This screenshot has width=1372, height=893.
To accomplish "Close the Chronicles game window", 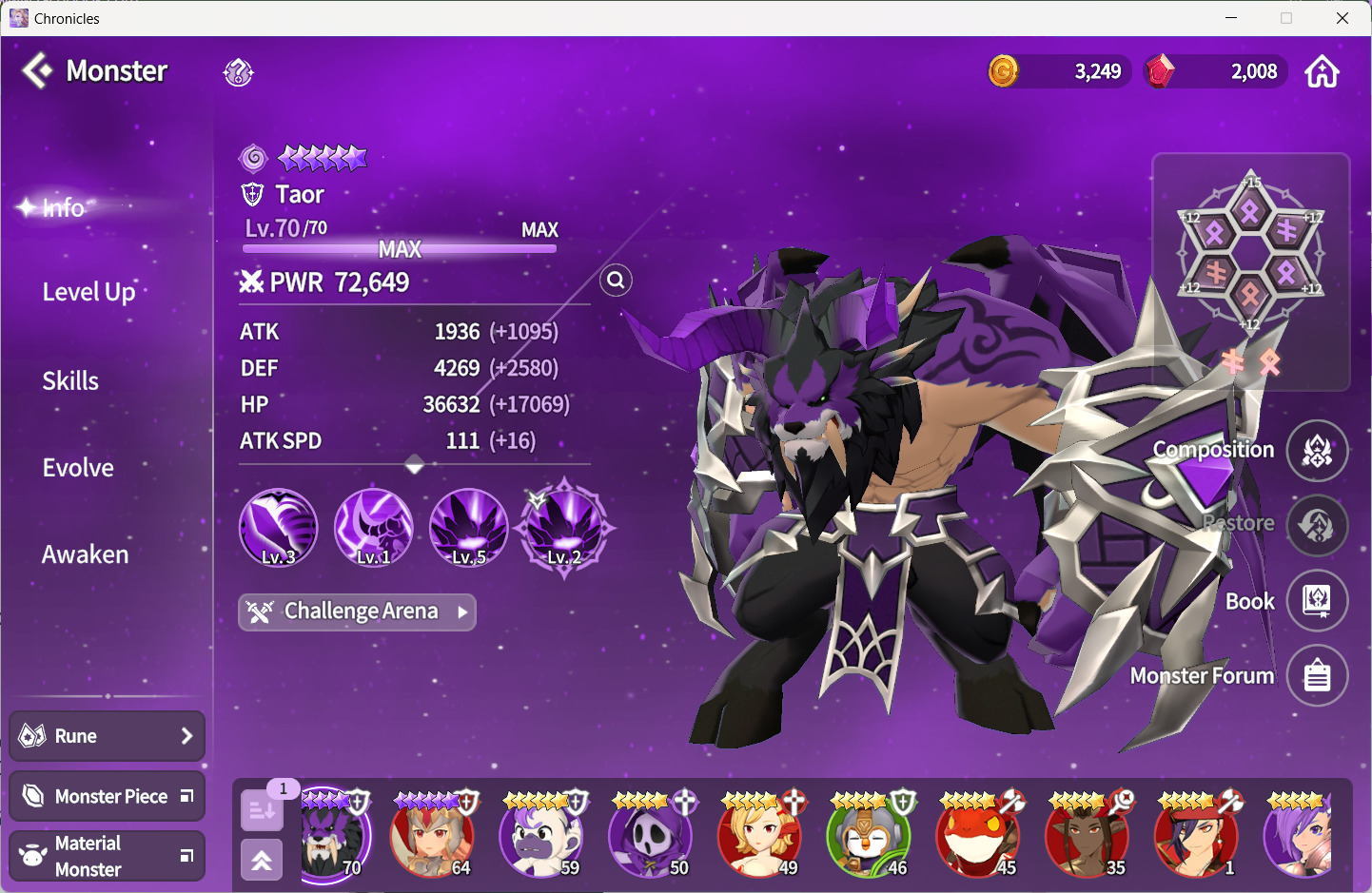I will coord(1343,18).
